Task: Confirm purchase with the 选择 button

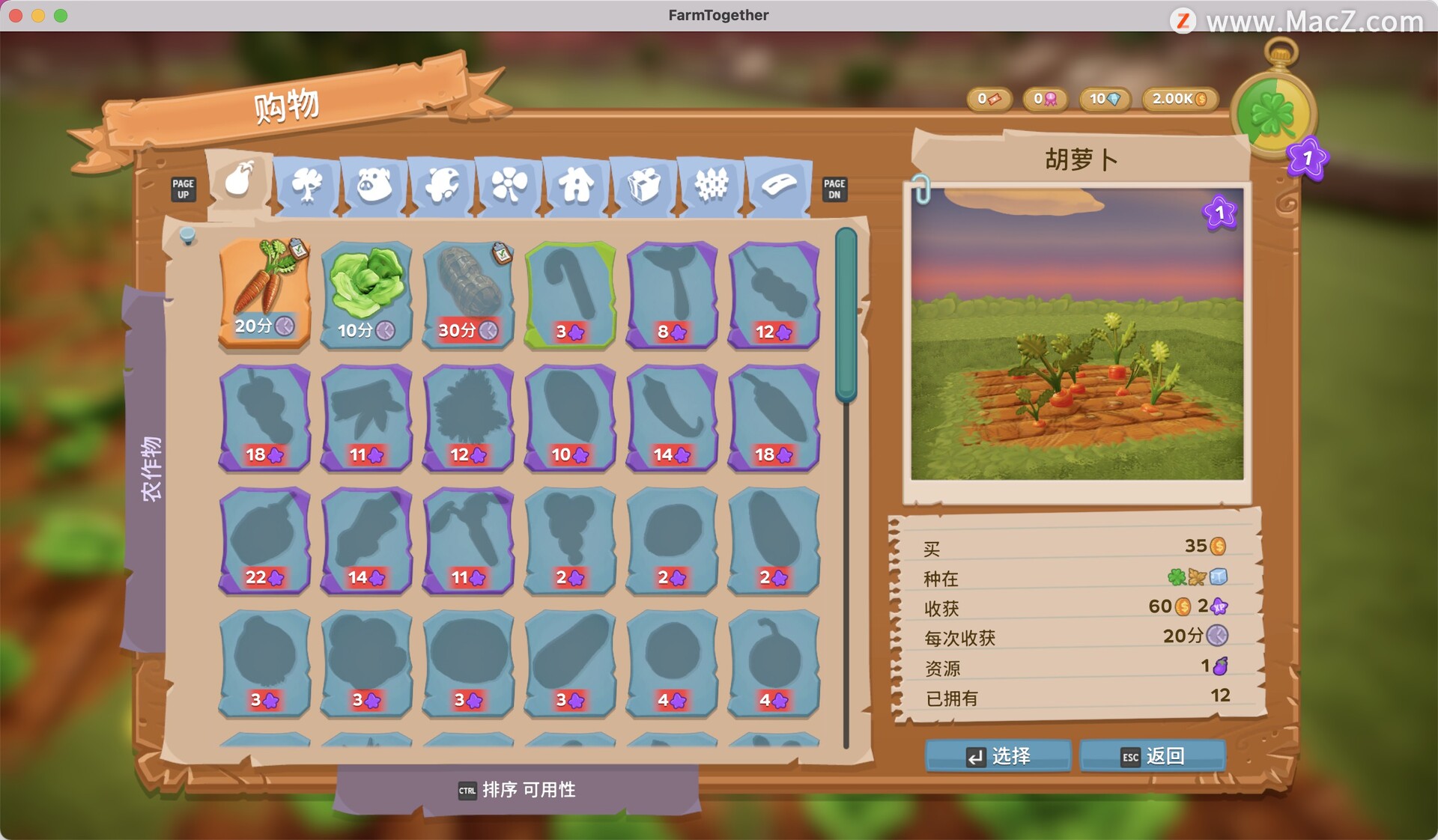Action: tap(998, 756)
